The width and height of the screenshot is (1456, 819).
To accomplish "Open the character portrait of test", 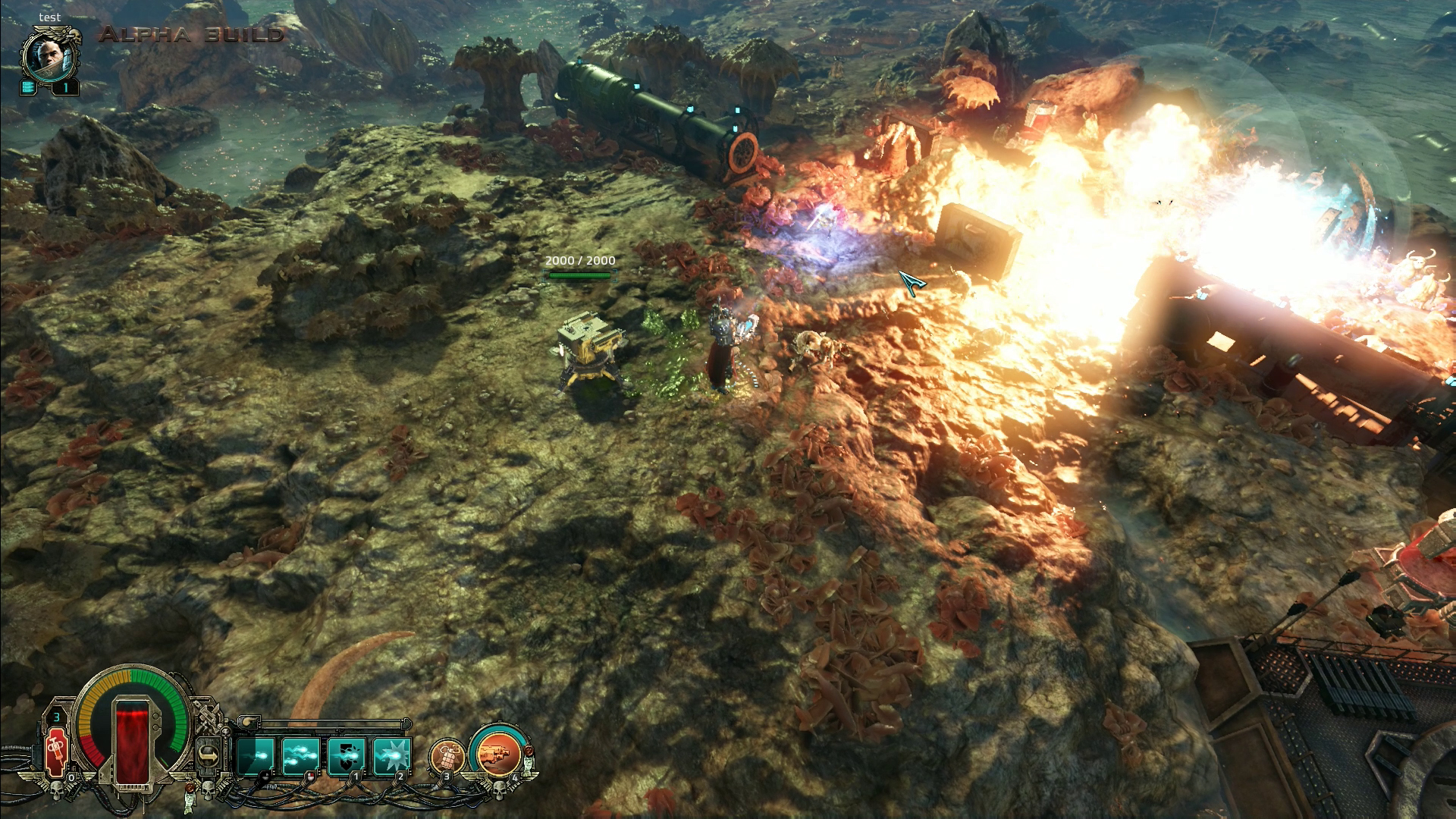I will click(x=47, y=57).
